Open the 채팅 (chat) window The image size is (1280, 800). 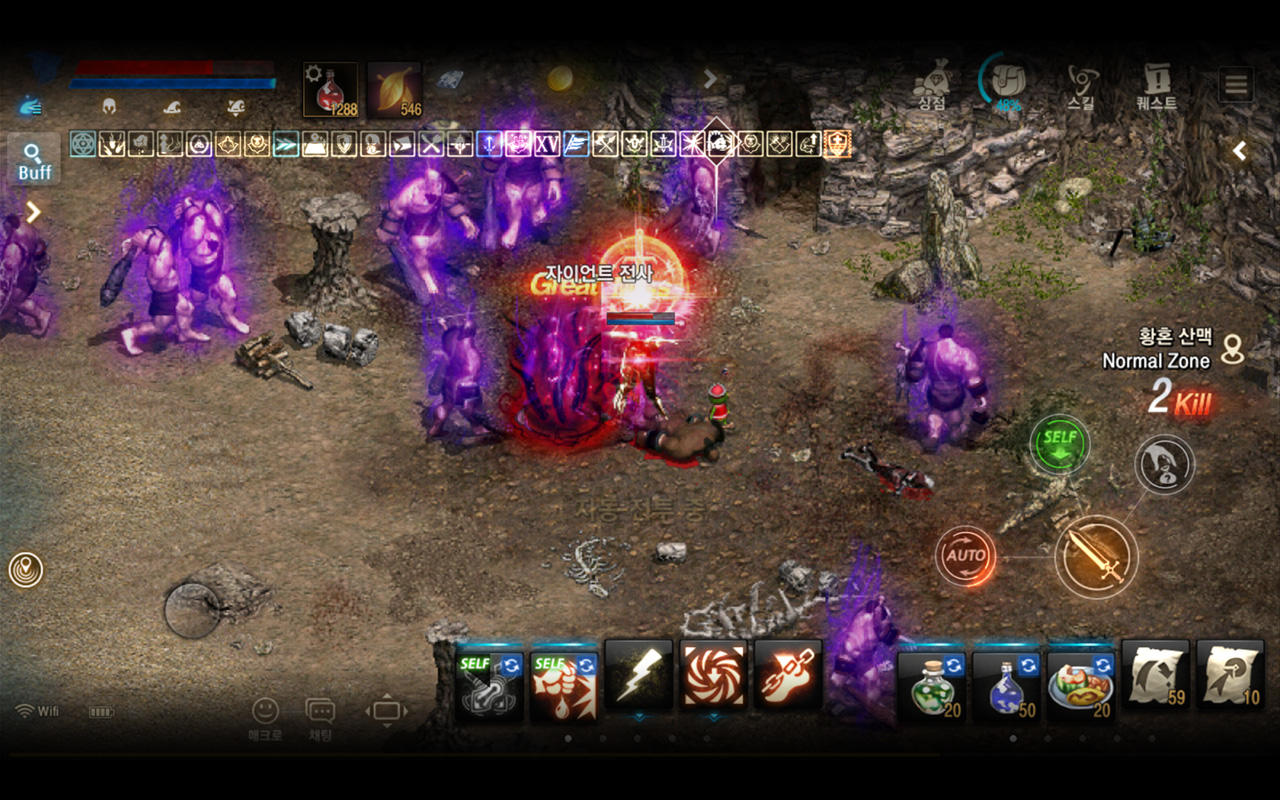point(320,712)
